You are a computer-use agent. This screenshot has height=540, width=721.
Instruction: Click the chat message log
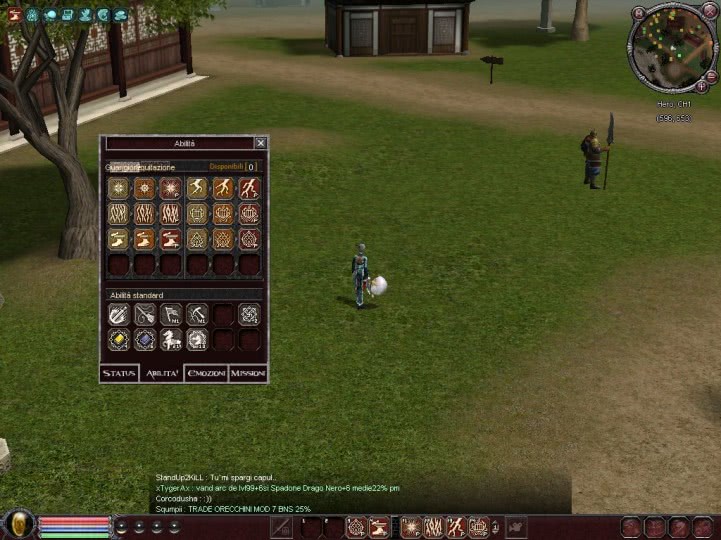pyautogui.click(x=300, y=493)
